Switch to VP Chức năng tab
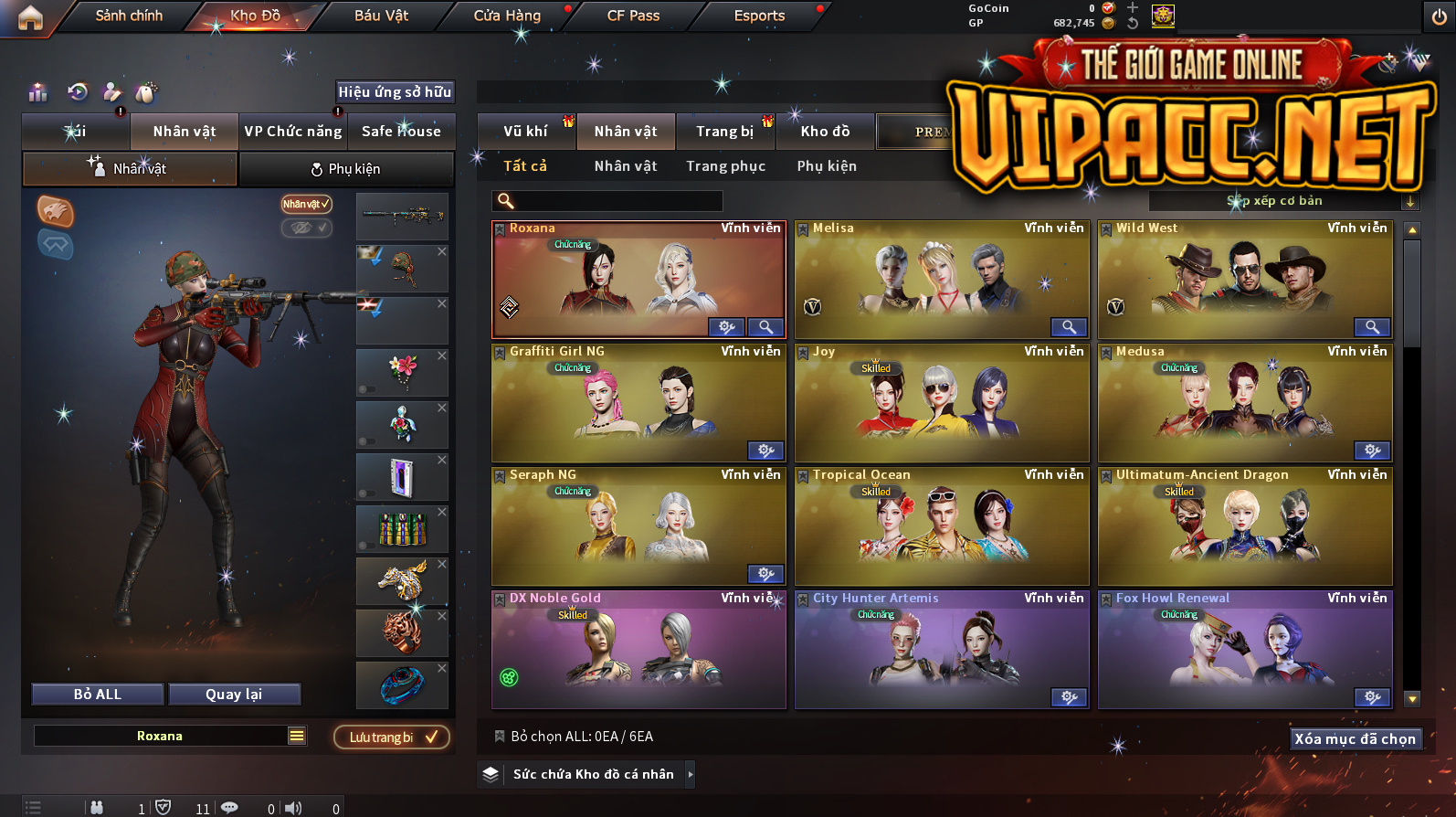 click(x=292, y=132)
